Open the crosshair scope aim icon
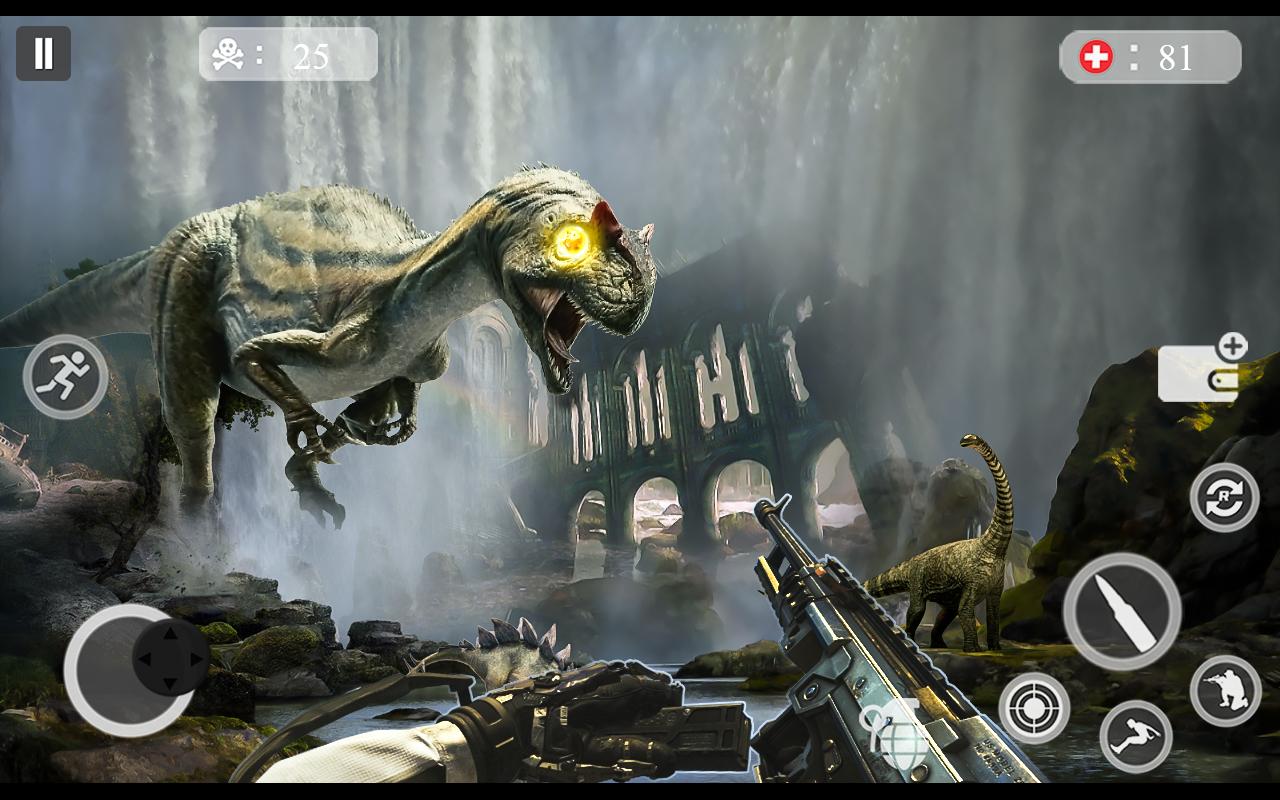 click(x=1034, y=708)
